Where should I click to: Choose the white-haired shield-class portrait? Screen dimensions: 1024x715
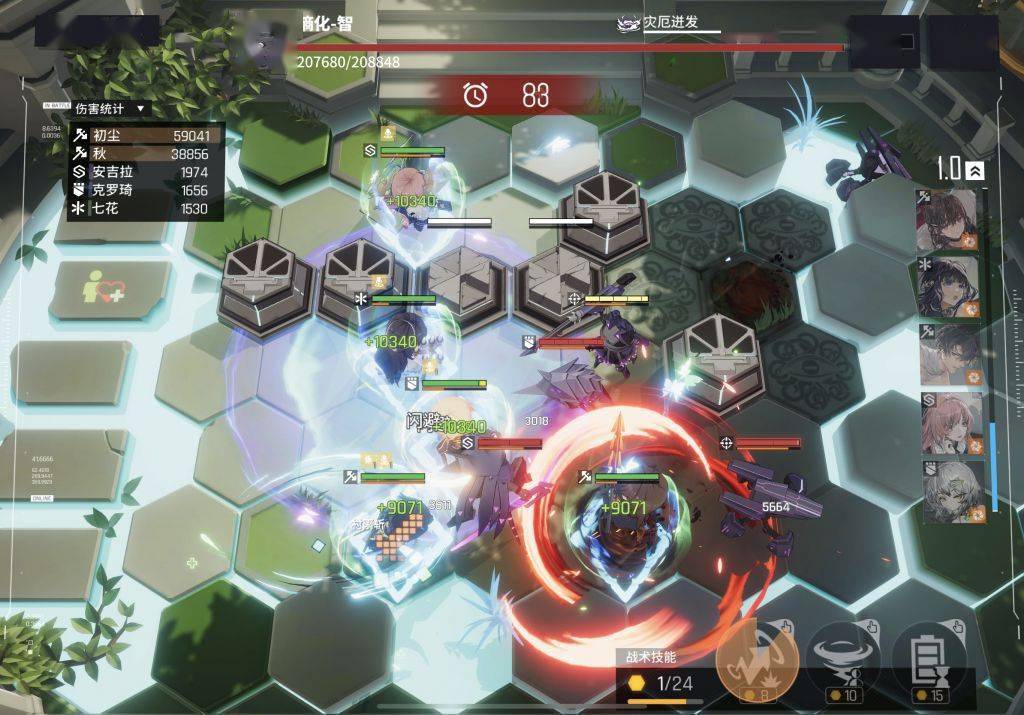pos(948,491)
